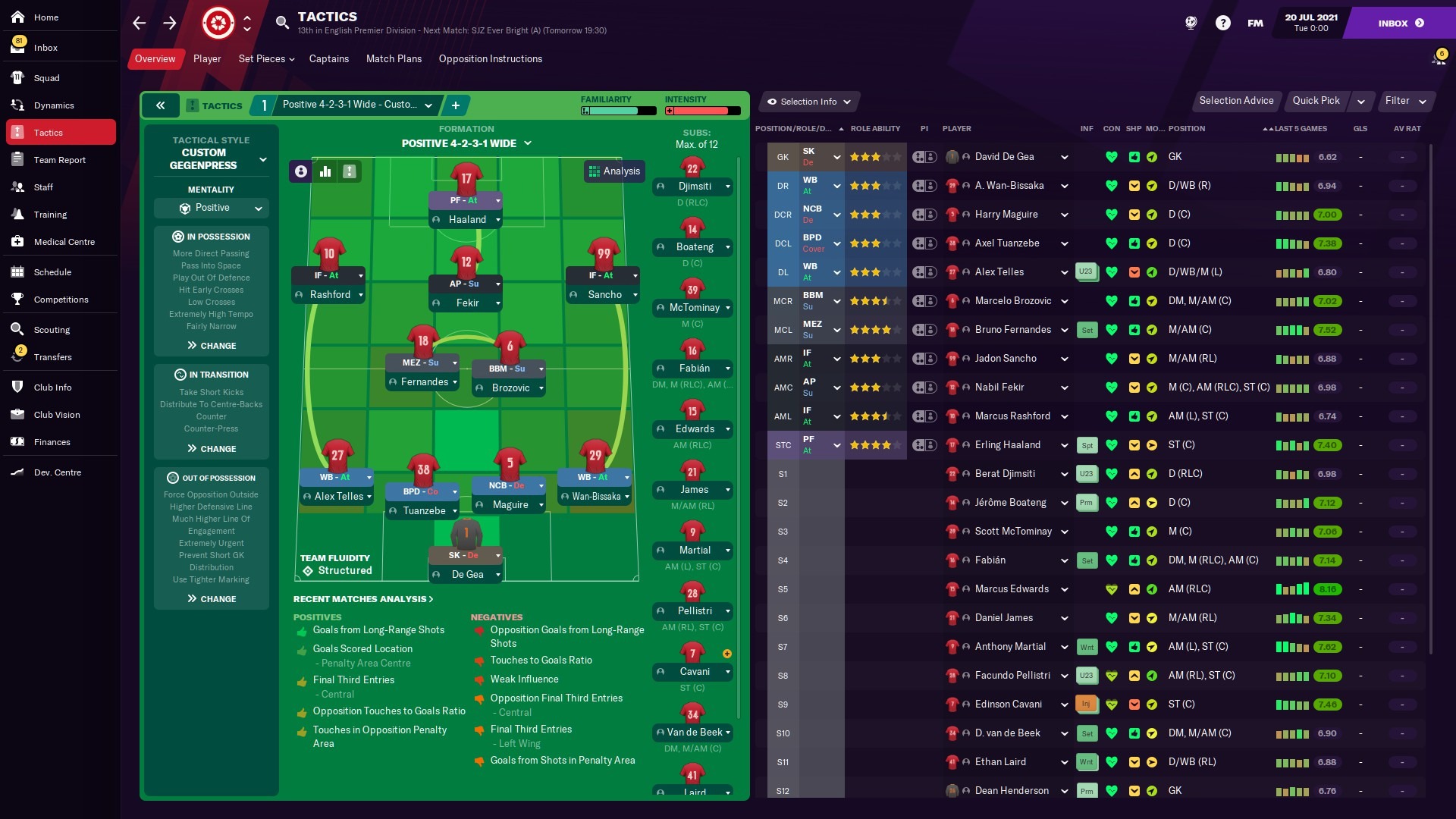Image resolution: width=1456 pixels, height=819 pixels.
Task: Open the help question mark icon
Action: pos(1223,23)
